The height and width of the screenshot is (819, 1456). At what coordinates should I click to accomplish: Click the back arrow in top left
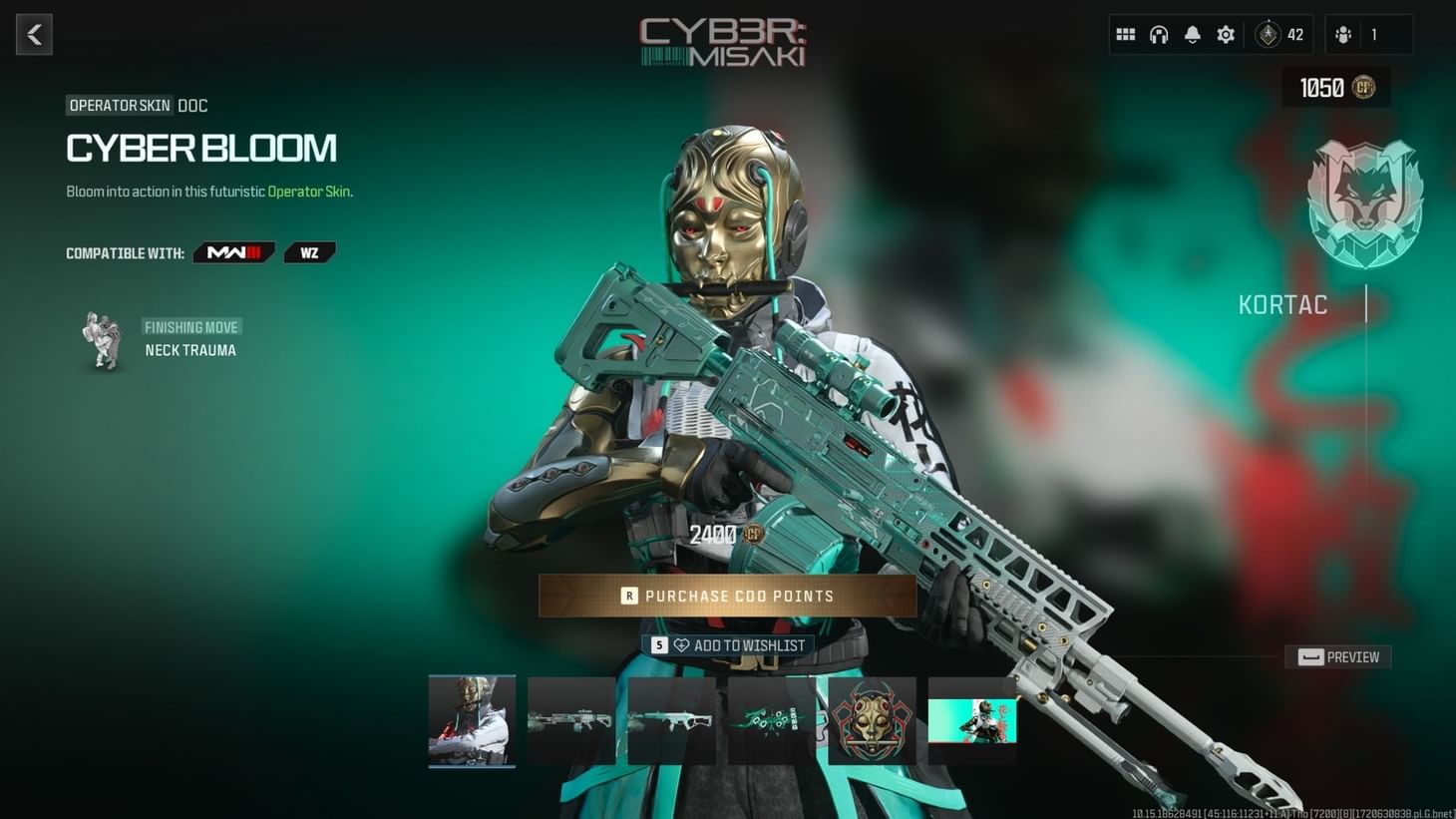34,34
